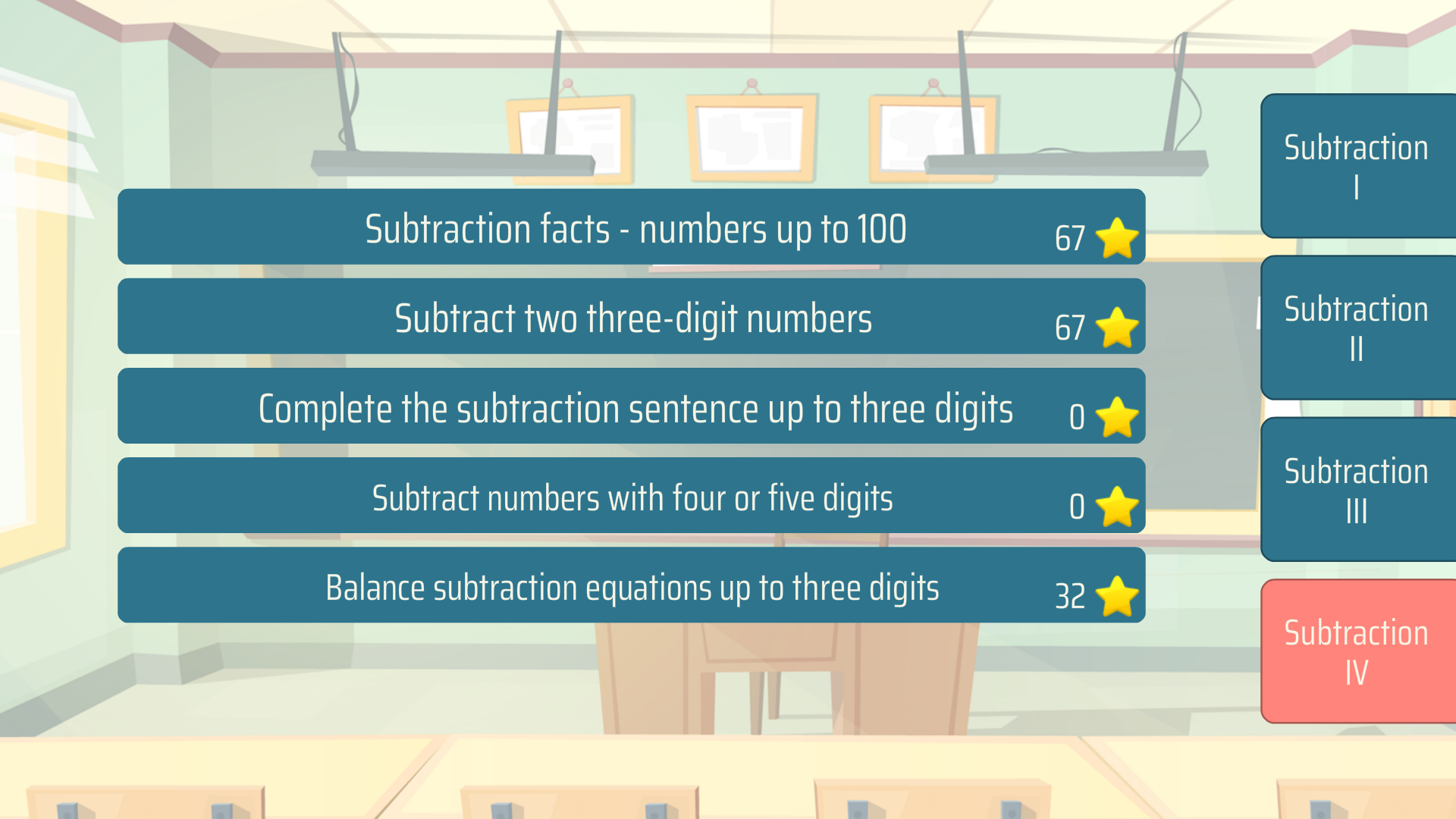Click the second 67 score label

point(1071,328)
